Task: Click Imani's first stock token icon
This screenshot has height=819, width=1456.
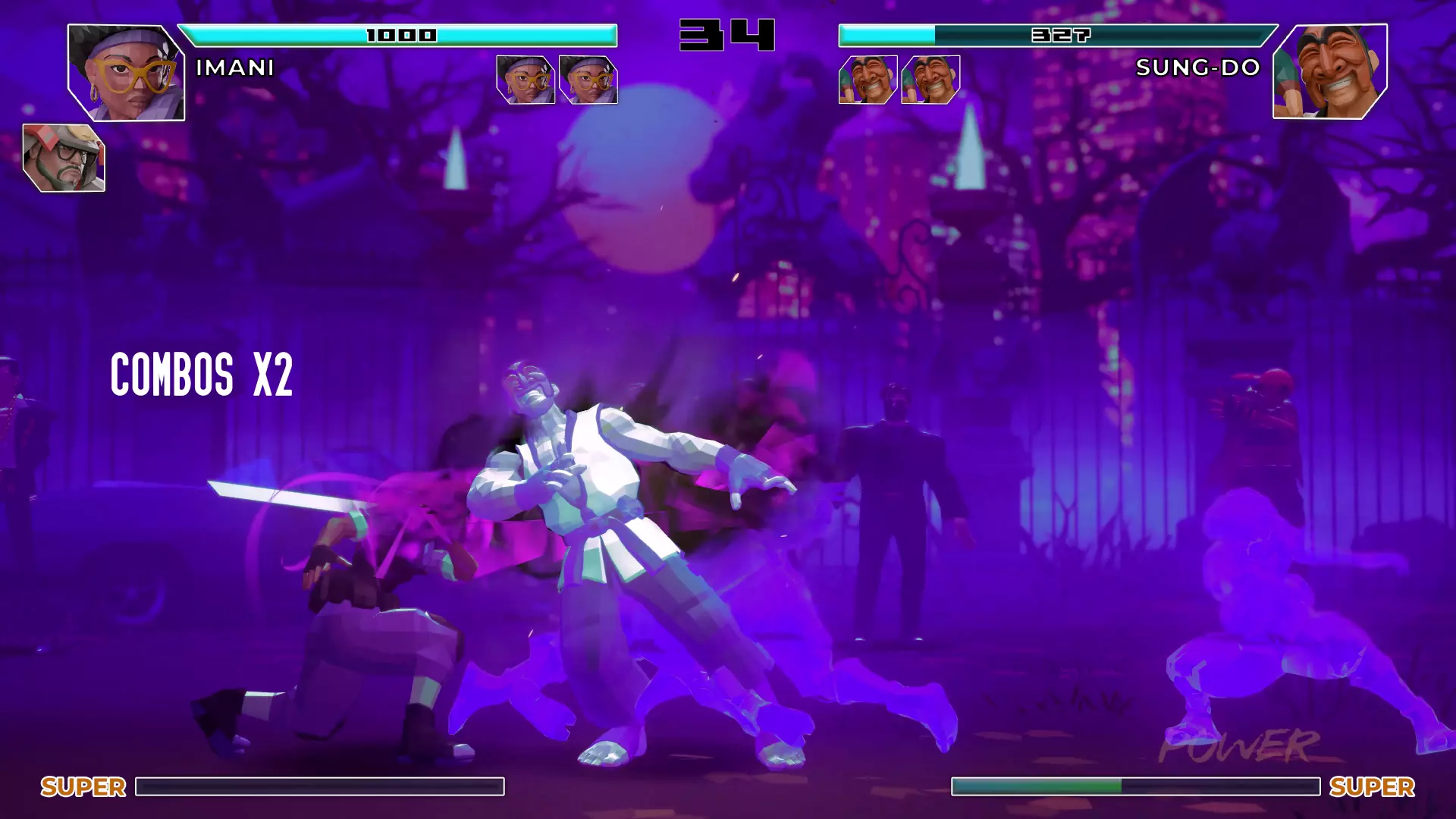Action: pyautogui.click(x=526, y=79)
